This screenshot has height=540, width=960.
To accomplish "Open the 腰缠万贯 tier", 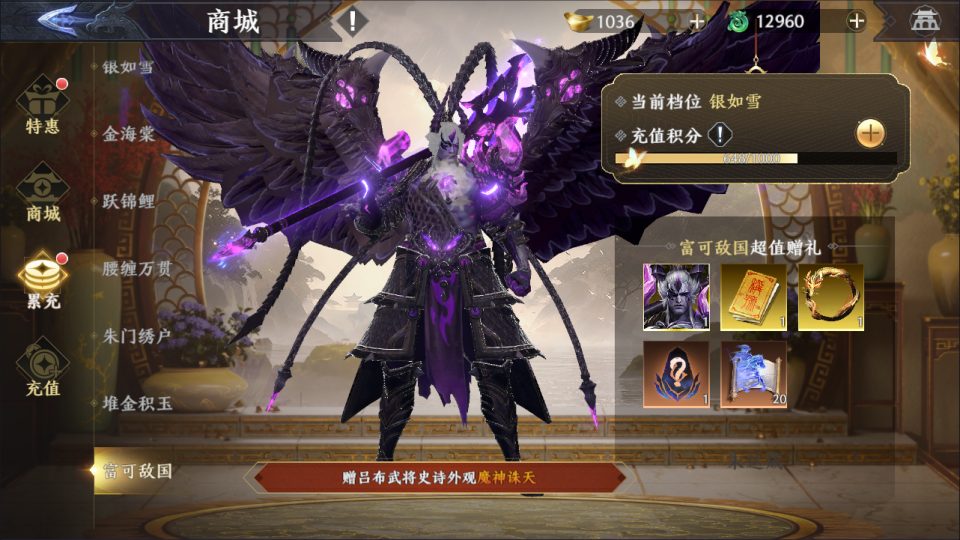I will [138, 267].
